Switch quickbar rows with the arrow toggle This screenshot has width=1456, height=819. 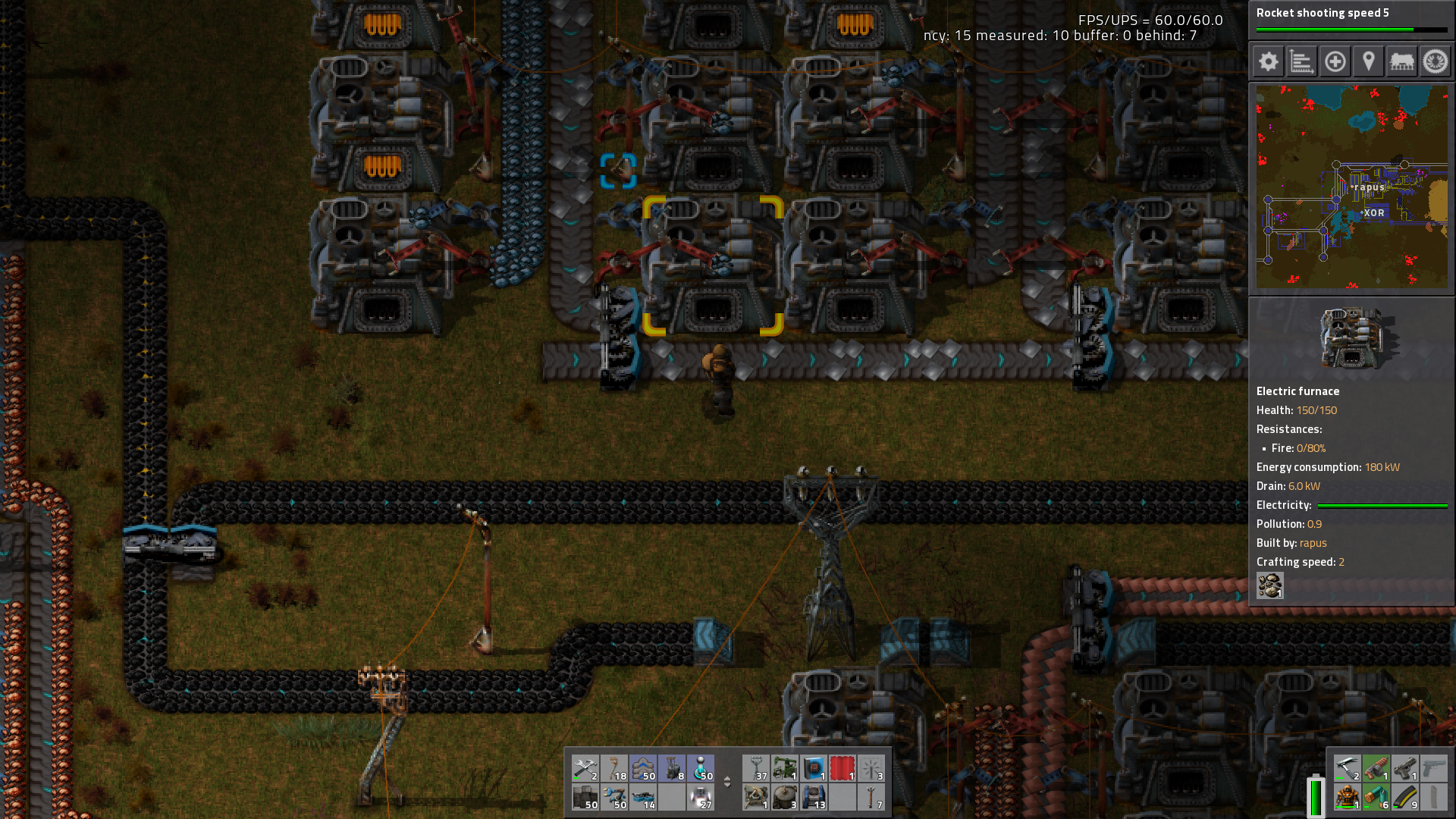[x=727, y=782]
